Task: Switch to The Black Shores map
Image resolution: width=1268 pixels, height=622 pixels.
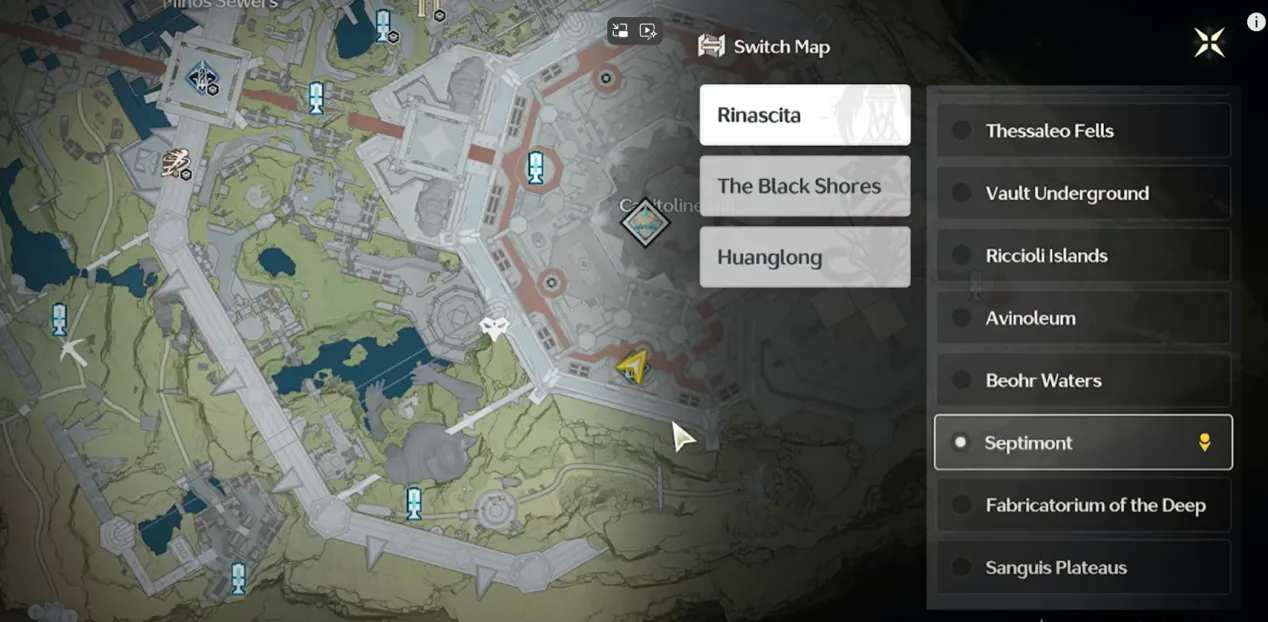Action: 804,186
